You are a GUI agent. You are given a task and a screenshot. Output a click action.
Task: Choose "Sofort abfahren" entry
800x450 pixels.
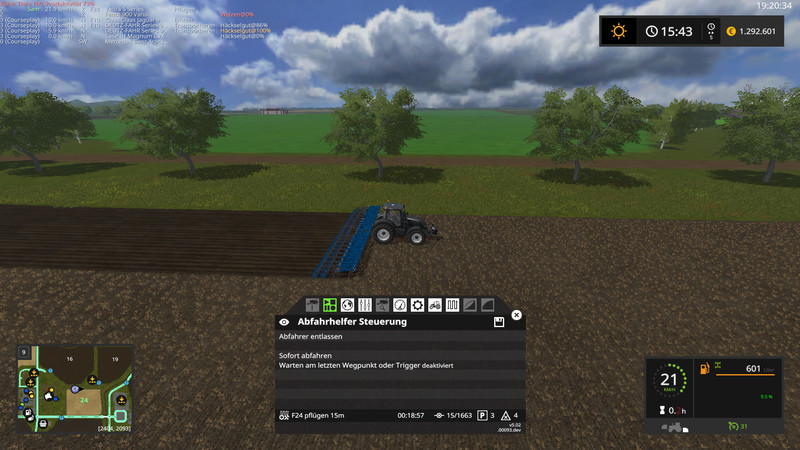pos(304,355)
